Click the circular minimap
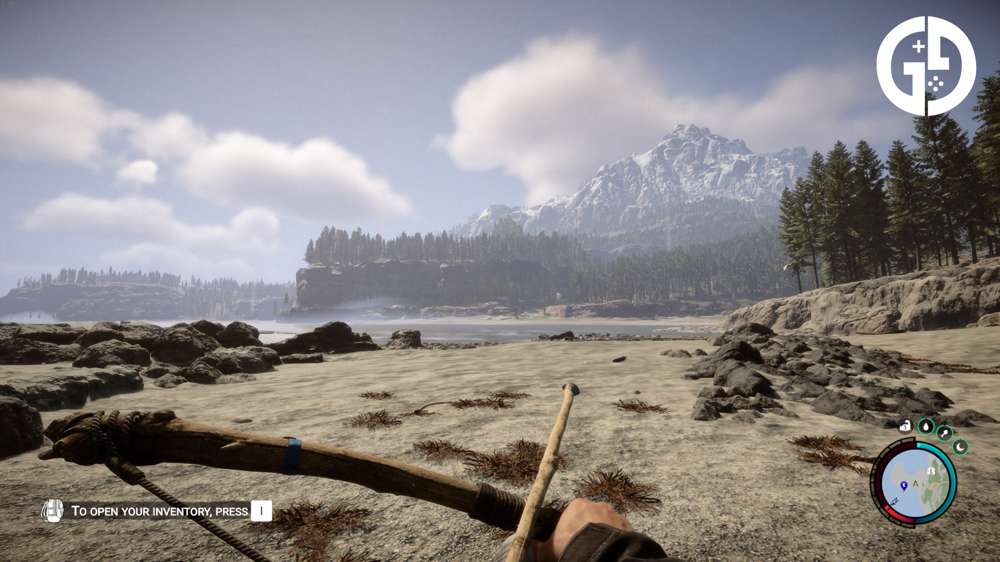The height and width of the screenshot is (562, 1000). point(913,483)
